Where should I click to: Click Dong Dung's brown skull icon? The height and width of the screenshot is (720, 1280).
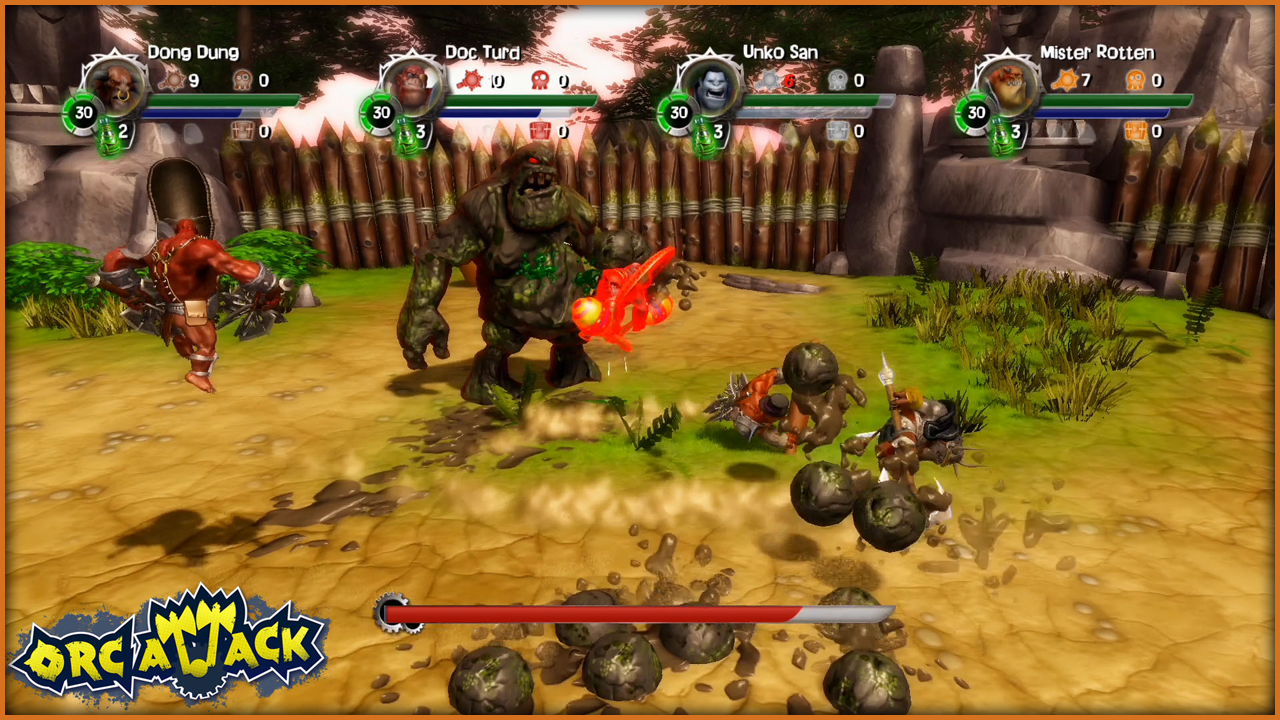tap(242, 80)
